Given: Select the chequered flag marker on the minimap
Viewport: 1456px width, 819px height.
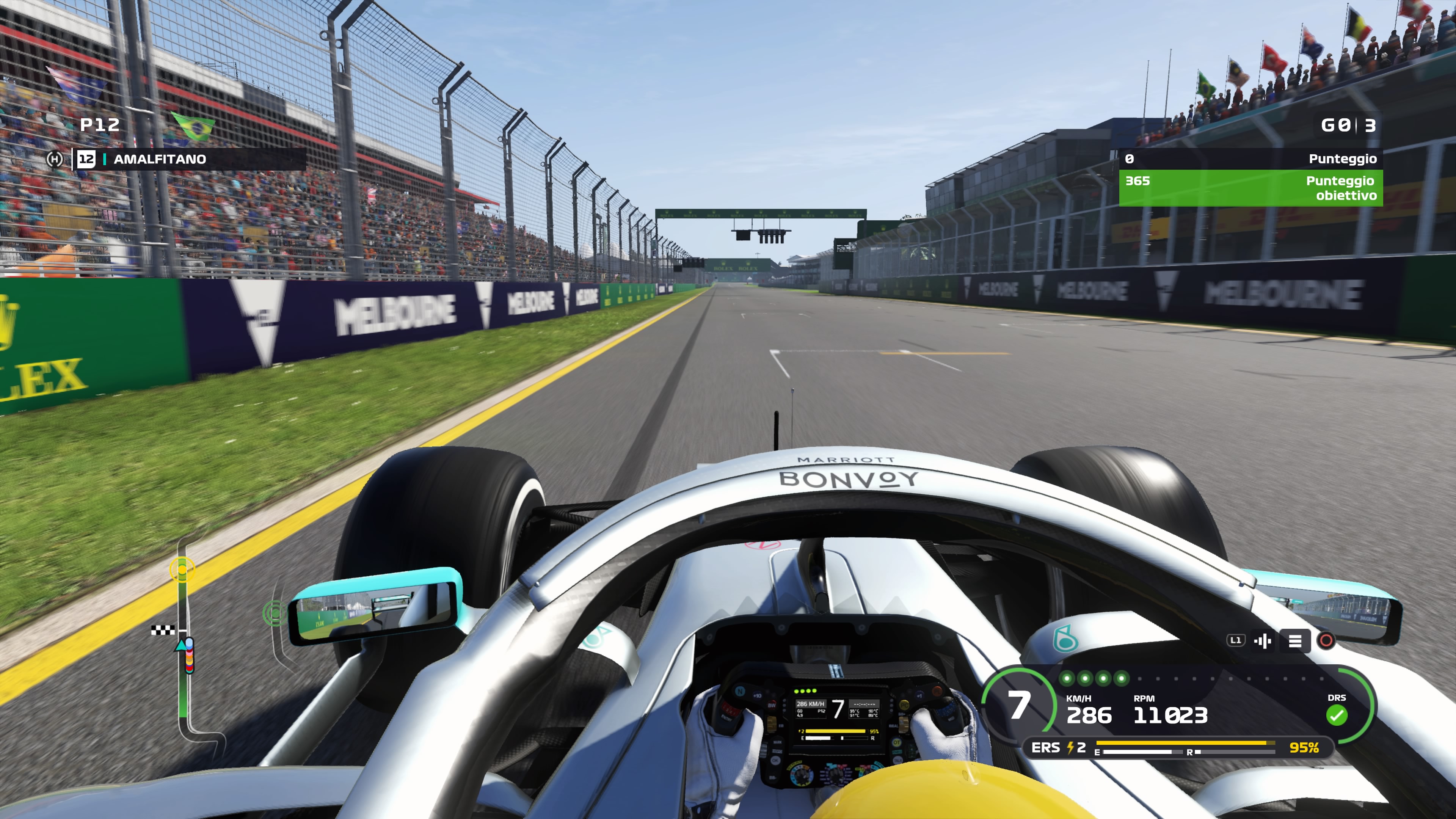Looking at the screenshot, I should pos(162,630).
